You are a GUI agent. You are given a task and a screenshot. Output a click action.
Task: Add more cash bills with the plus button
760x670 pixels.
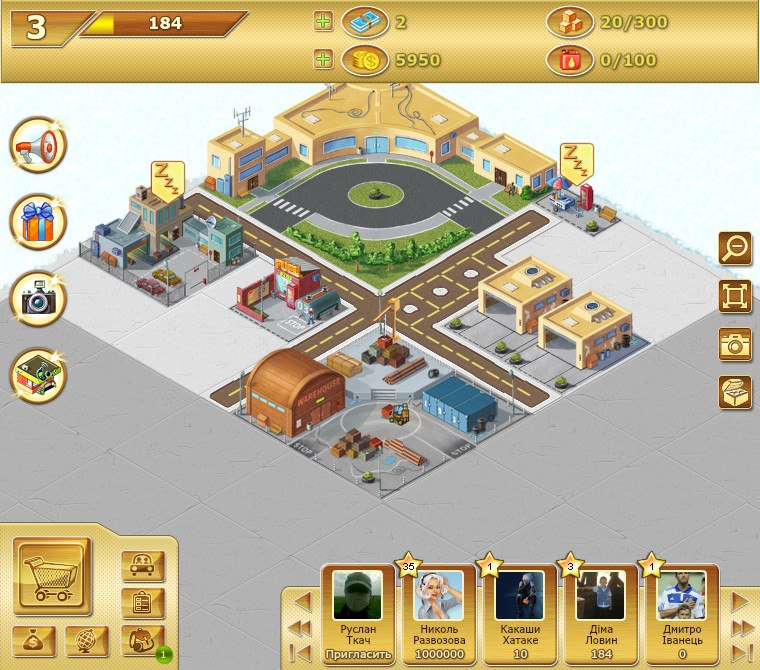tap(322, 21)
